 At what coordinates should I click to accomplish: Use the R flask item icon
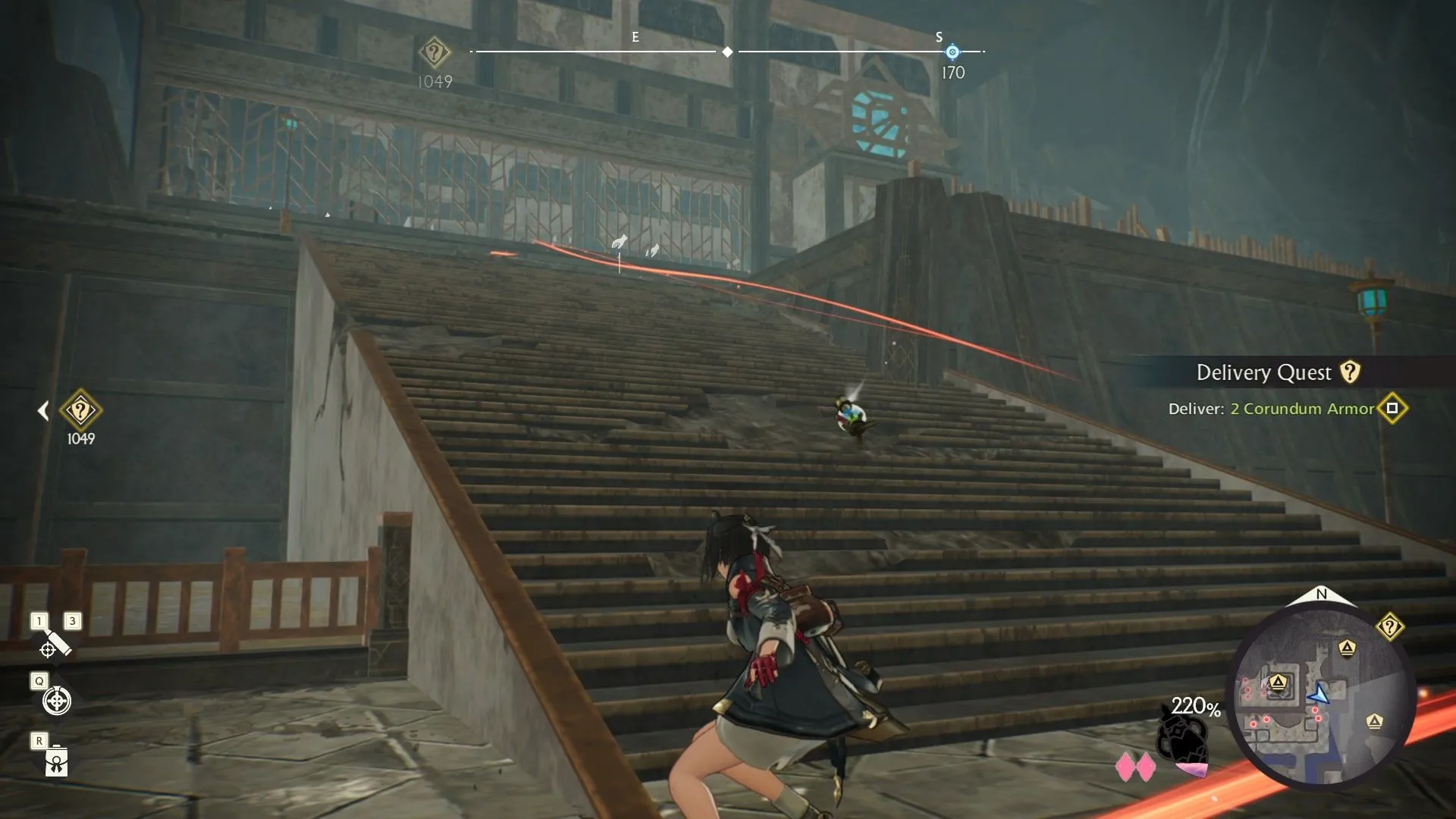(56, 761)
